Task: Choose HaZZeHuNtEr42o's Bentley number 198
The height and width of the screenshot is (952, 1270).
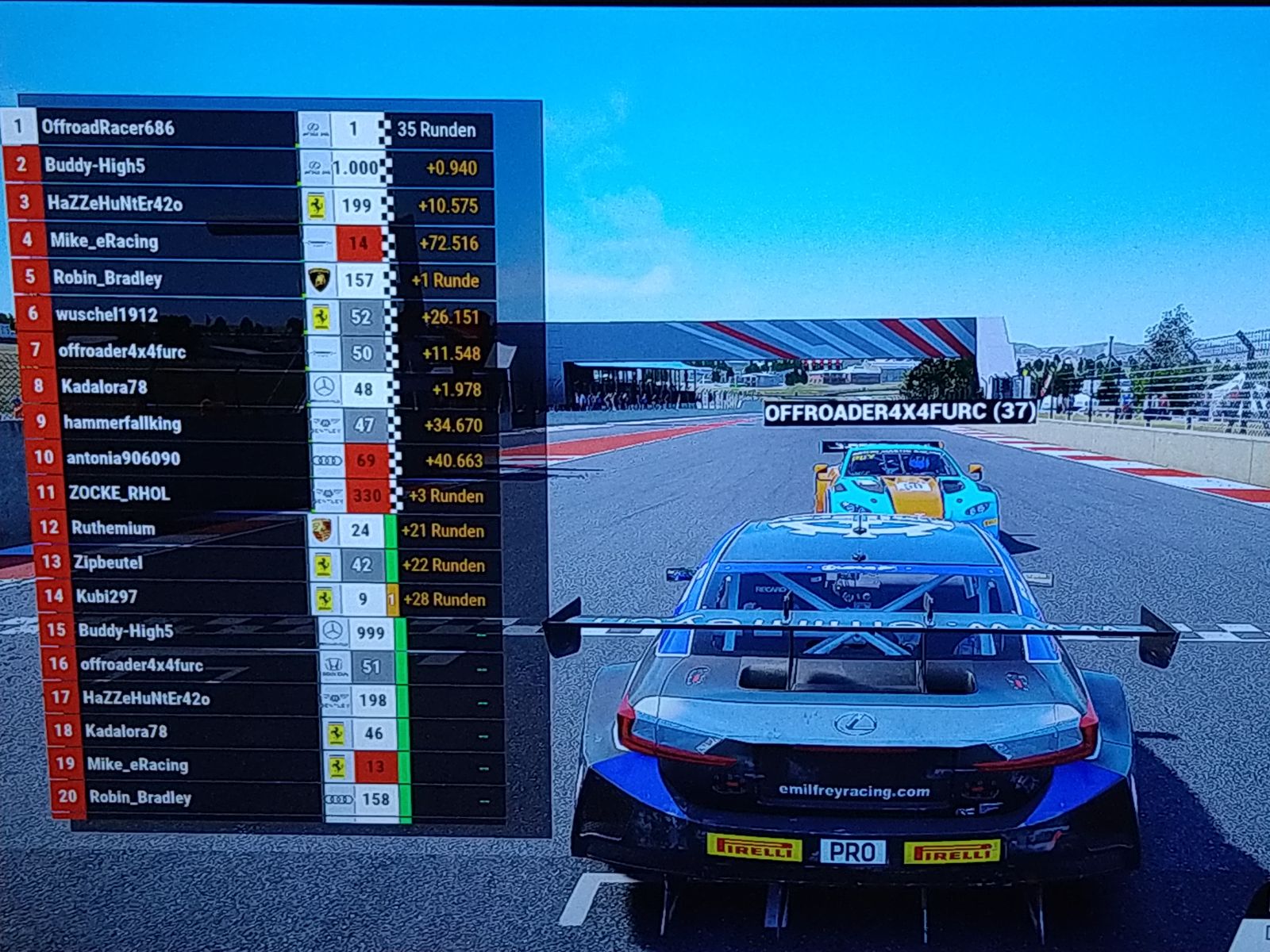Action: click(146, 699)
